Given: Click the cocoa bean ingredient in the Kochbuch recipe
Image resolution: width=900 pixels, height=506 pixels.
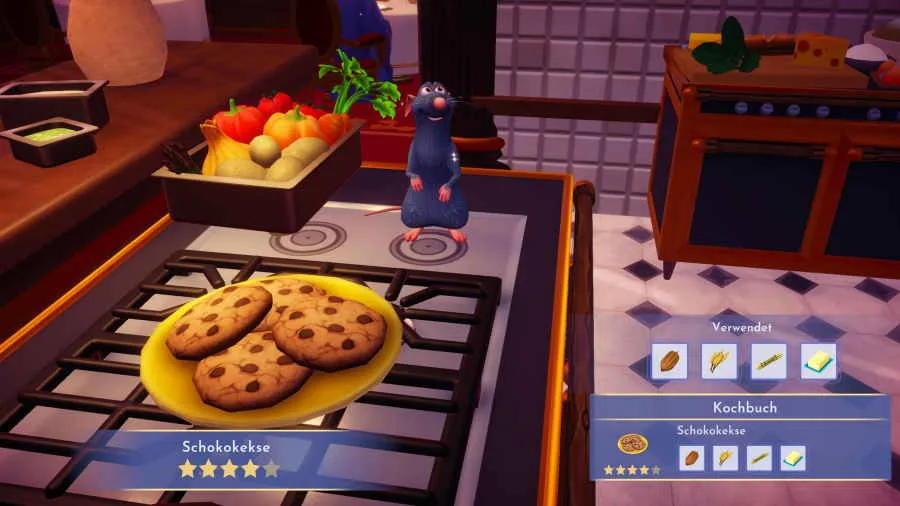Looking at the screenshot, I should coord(691,458).
